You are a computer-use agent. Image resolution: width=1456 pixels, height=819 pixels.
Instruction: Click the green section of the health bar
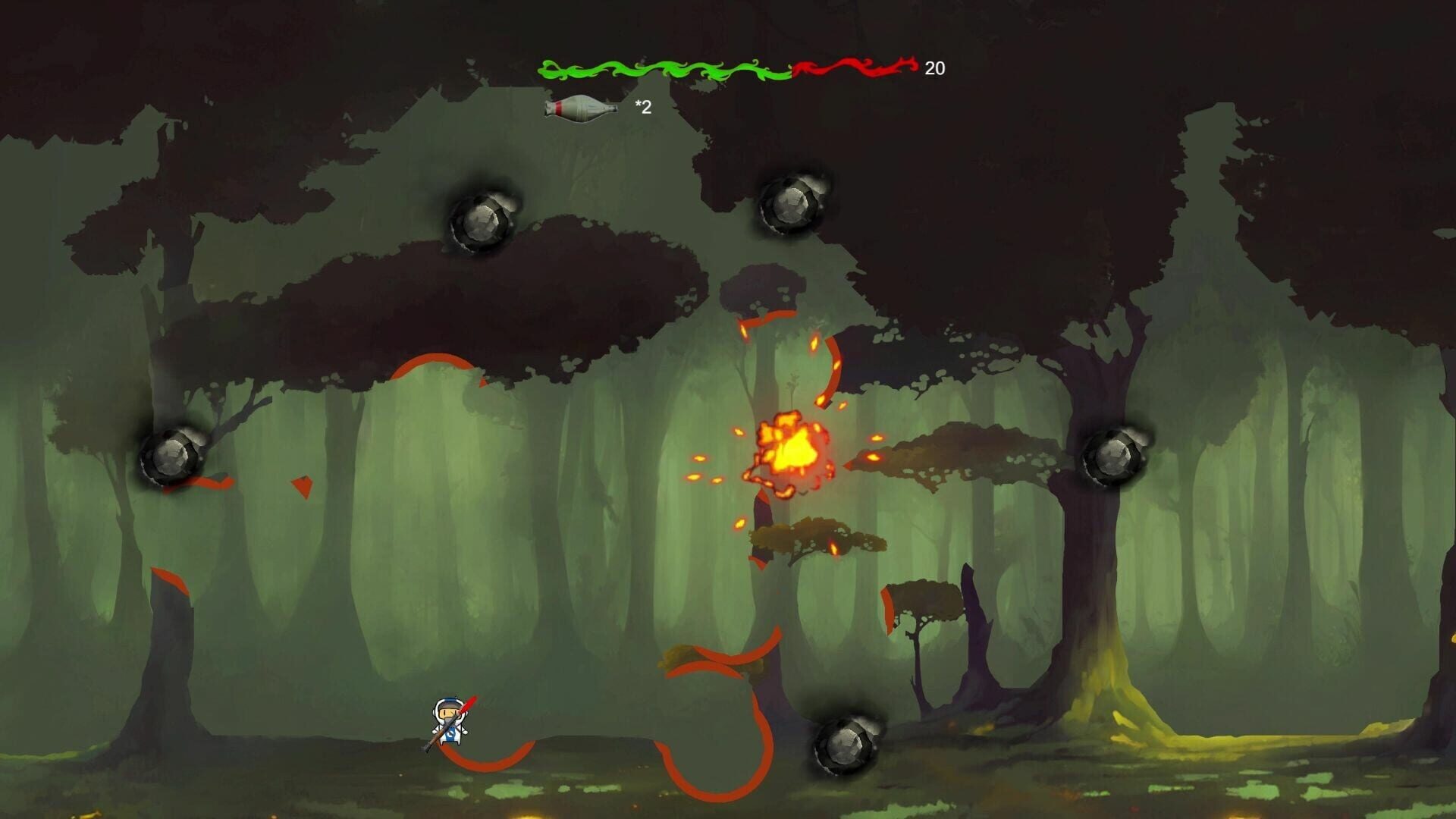click(667, 68)
